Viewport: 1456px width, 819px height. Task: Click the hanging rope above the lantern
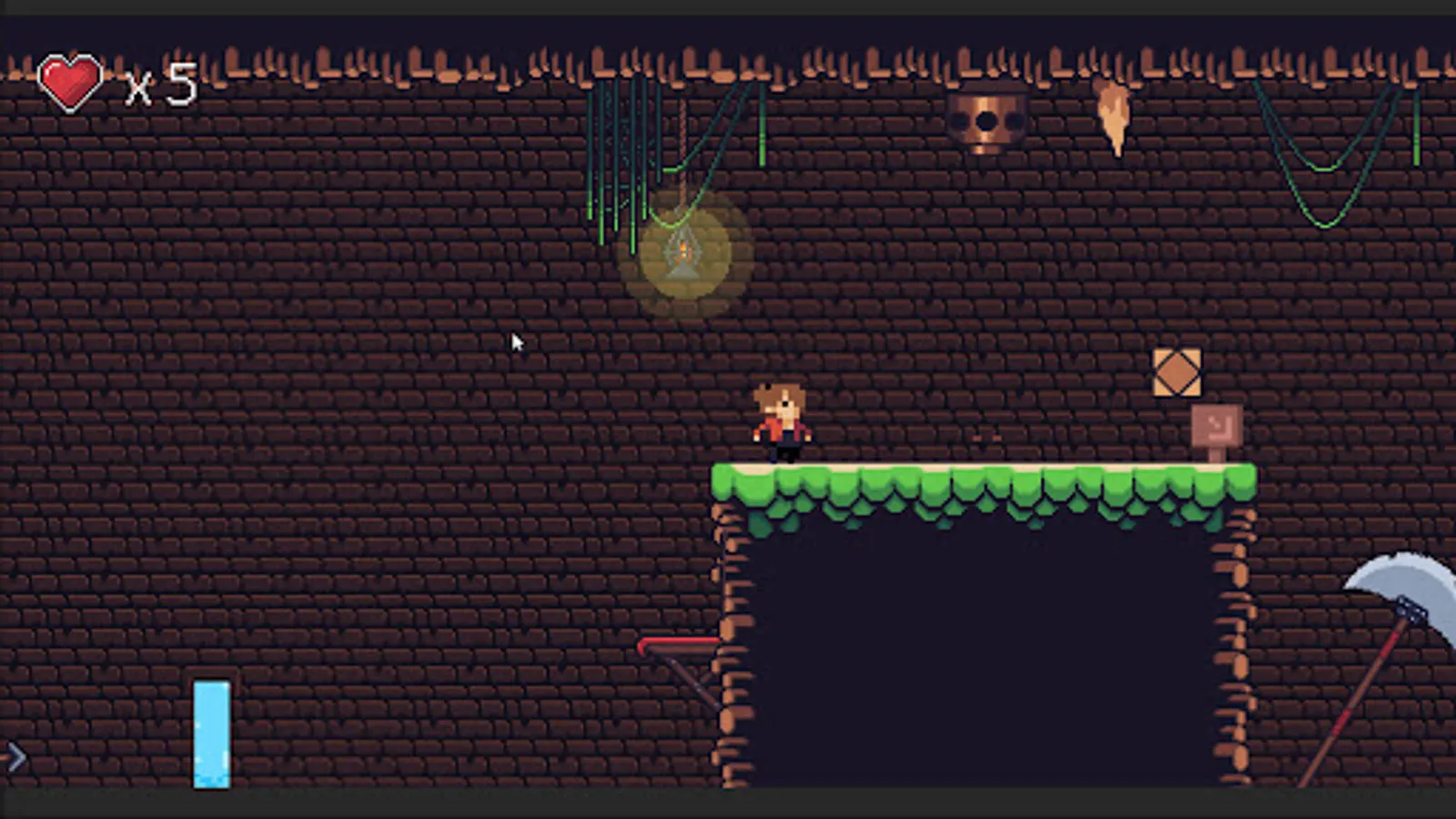(684, 146)
